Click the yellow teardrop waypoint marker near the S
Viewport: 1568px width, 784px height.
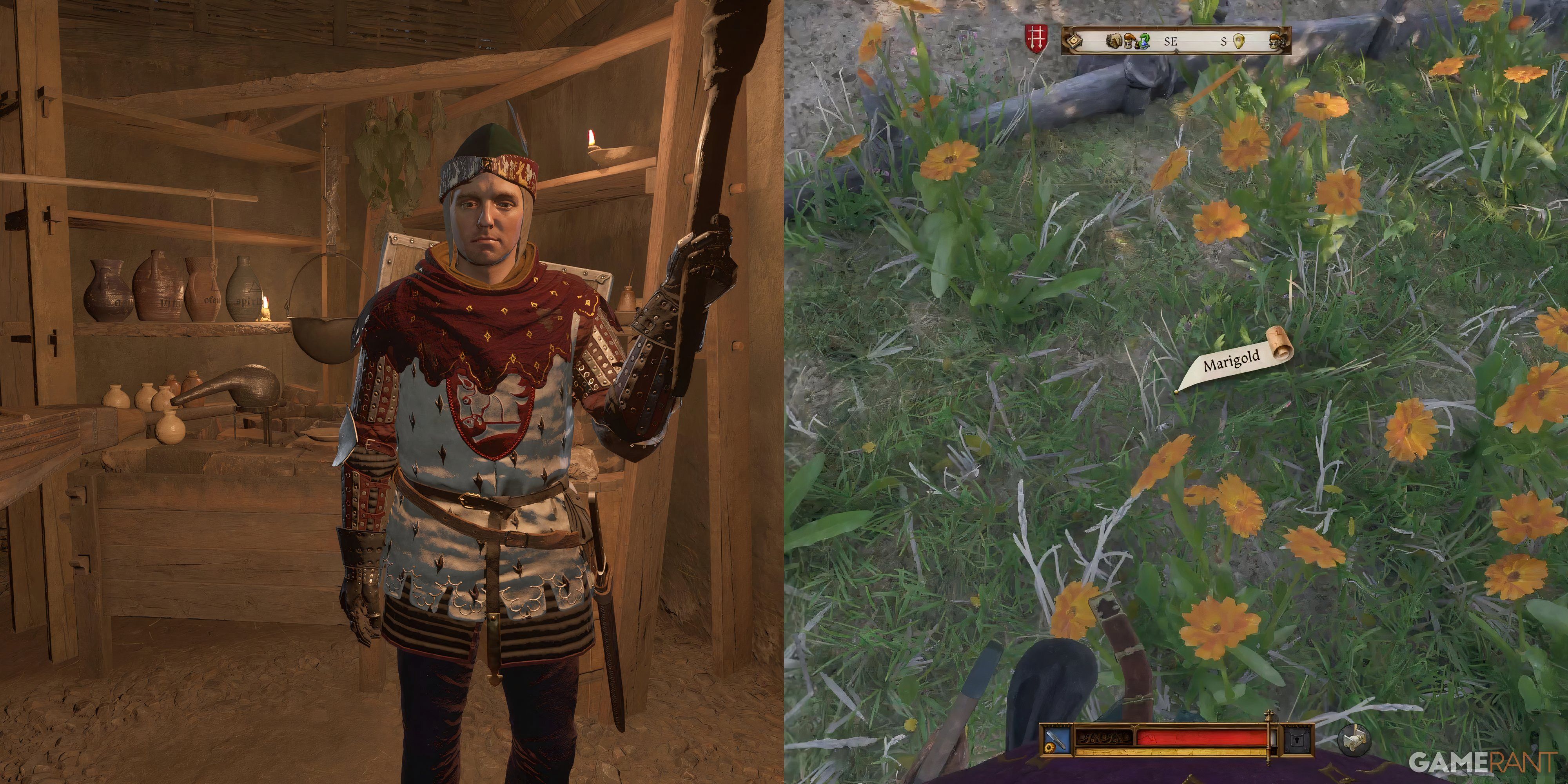[1239, 42]
